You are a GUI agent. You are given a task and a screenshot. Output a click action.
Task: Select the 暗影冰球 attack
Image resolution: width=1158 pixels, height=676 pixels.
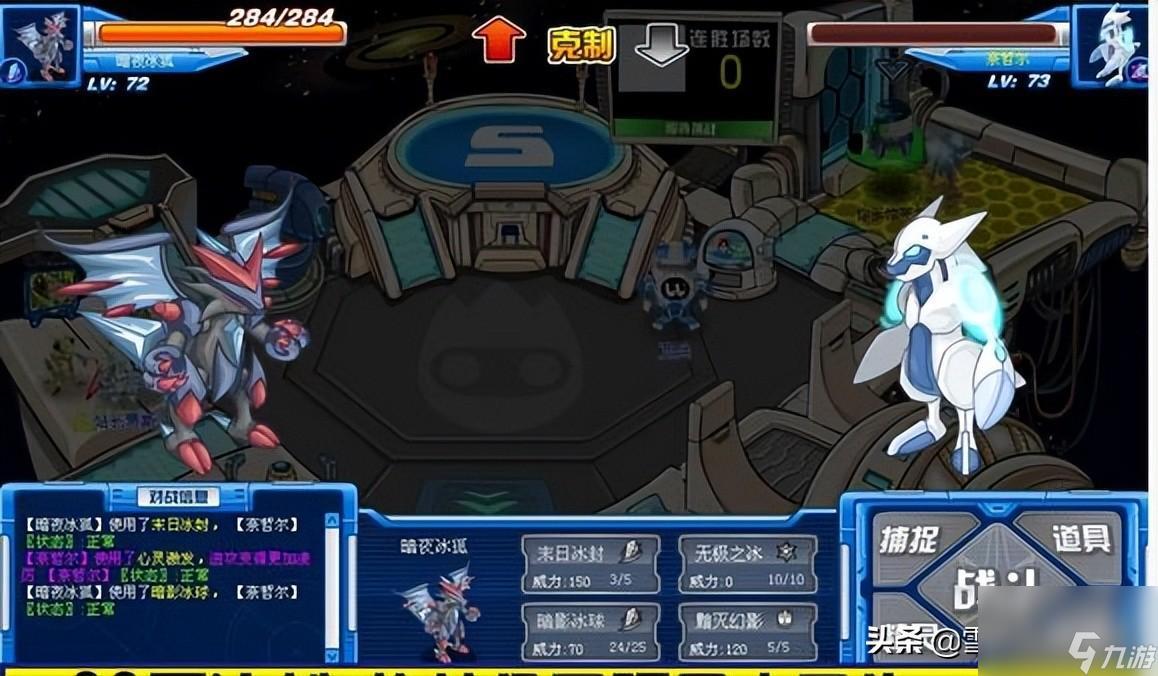click(590, 632)
